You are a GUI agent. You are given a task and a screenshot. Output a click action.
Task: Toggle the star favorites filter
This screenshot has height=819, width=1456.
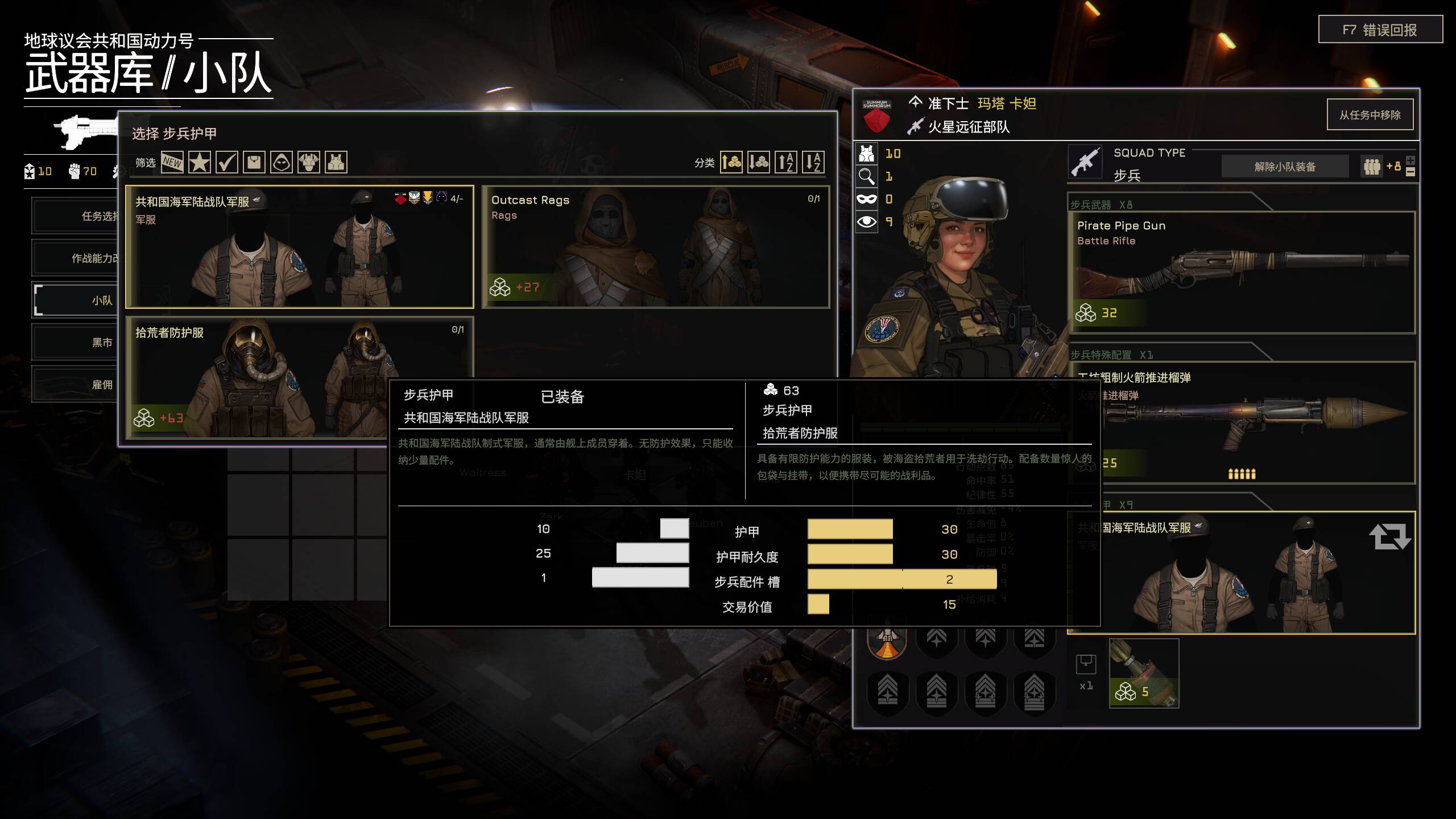click(x=199, y=163)
